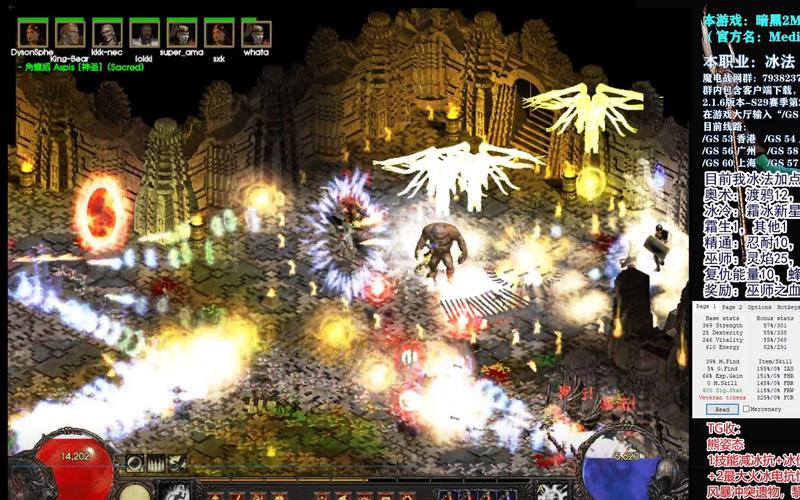Viewport: 800px width, 500px height.
Task: Open the Hotkeys tab
Action: point(788,306)
